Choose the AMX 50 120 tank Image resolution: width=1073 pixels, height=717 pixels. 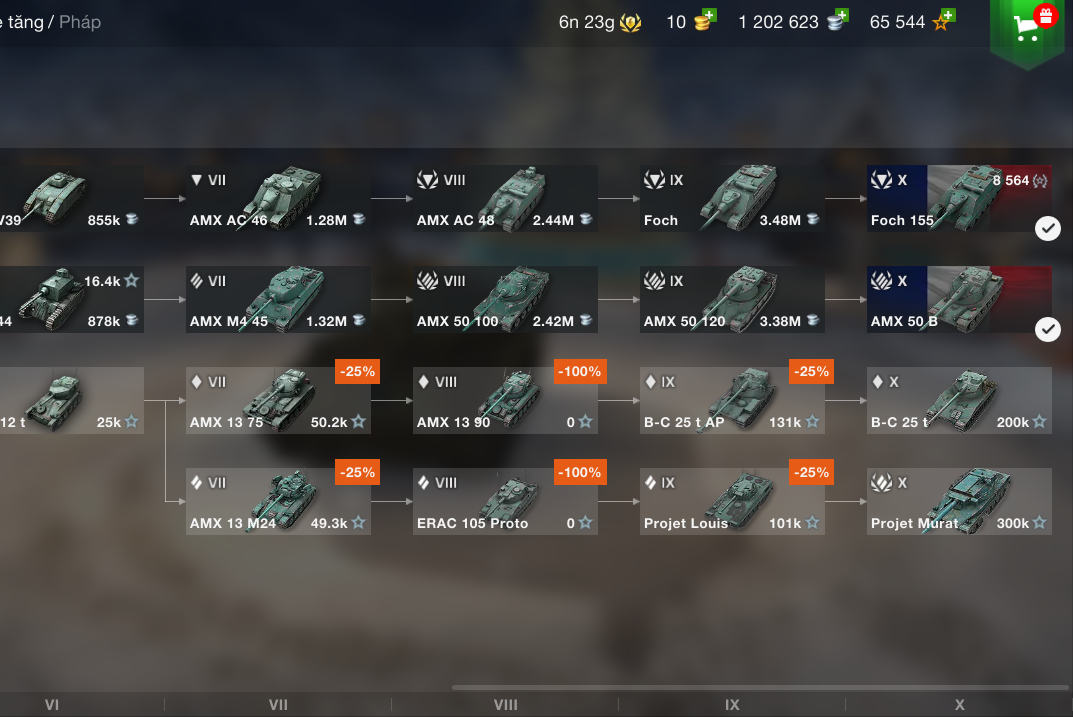[x=732, y=300]
